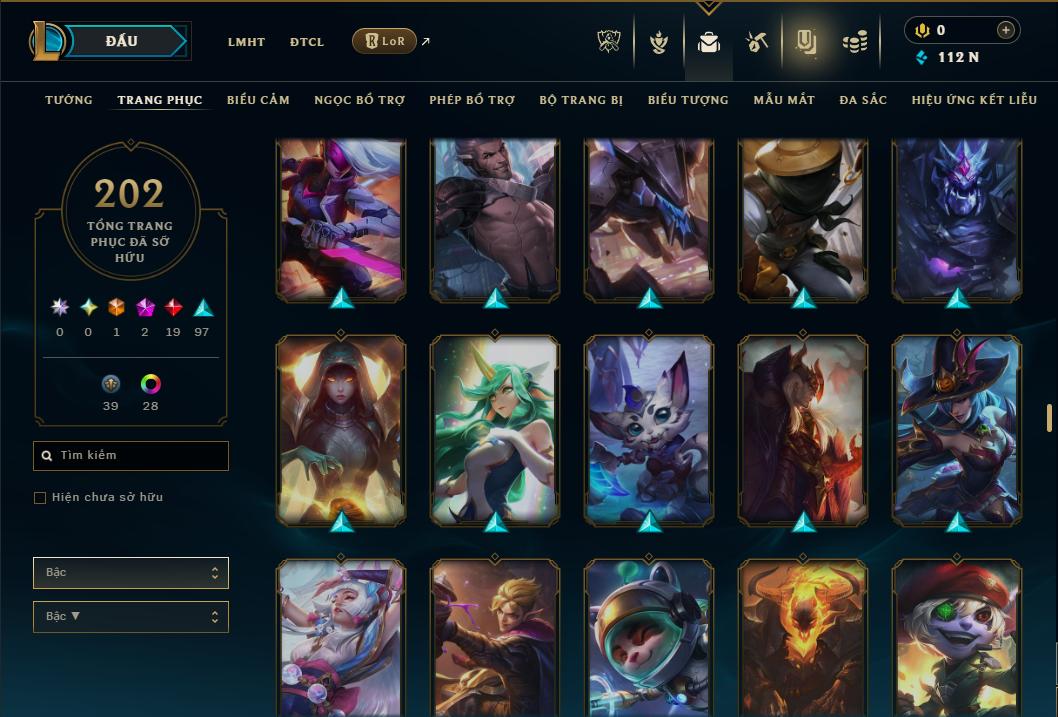Open the MẪU MẮT tab
1058x717 pixels.
pos(784,100)
